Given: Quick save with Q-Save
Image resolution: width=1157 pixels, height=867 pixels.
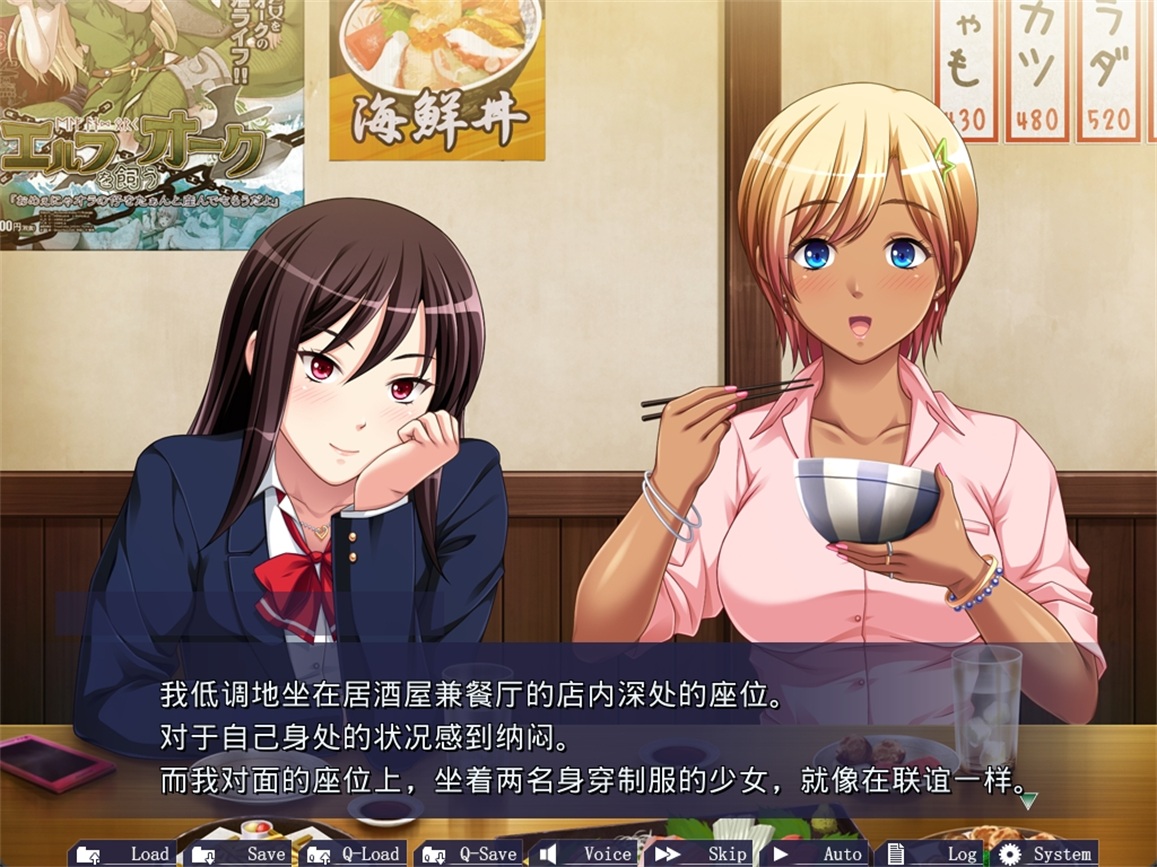Looking at the screenshot, I should [x=471, y=853].
